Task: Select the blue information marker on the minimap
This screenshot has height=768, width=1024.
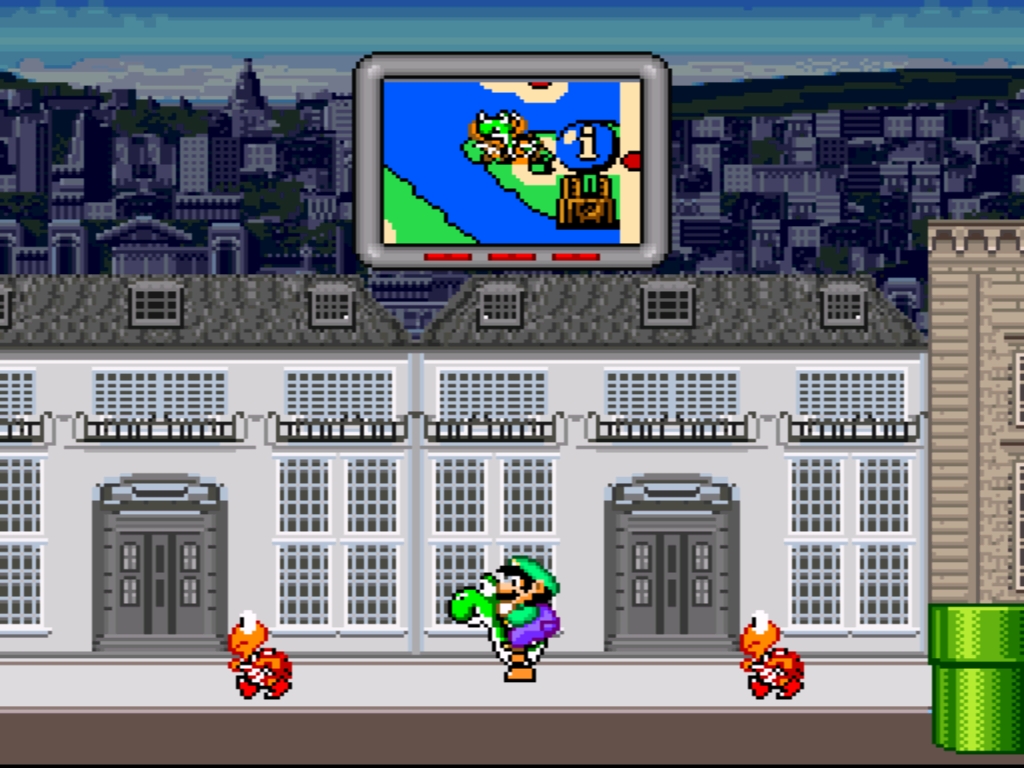Action: tap(586, 145)
